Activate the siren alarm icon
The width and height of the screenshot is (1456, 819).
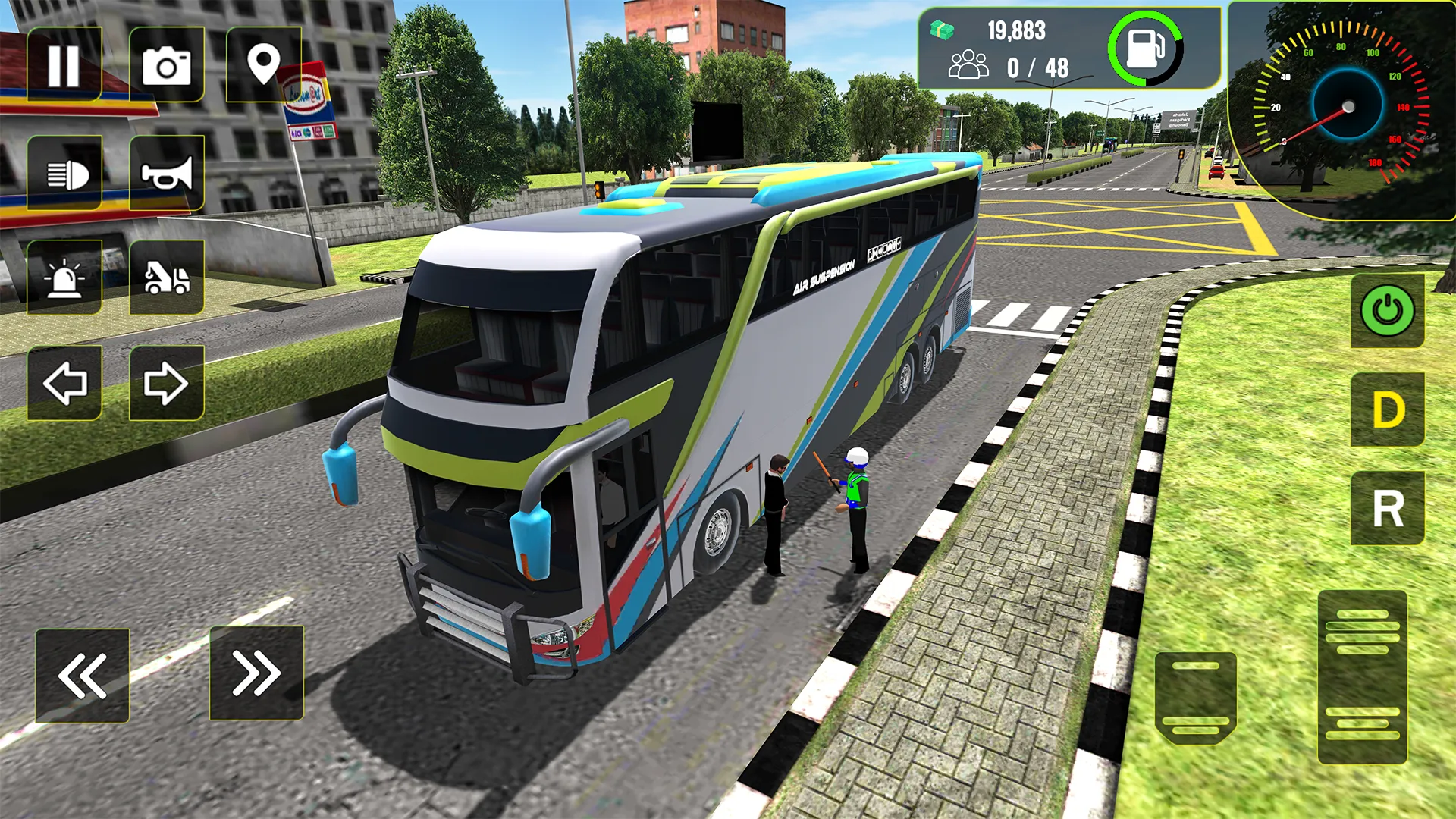click(64, 277)
